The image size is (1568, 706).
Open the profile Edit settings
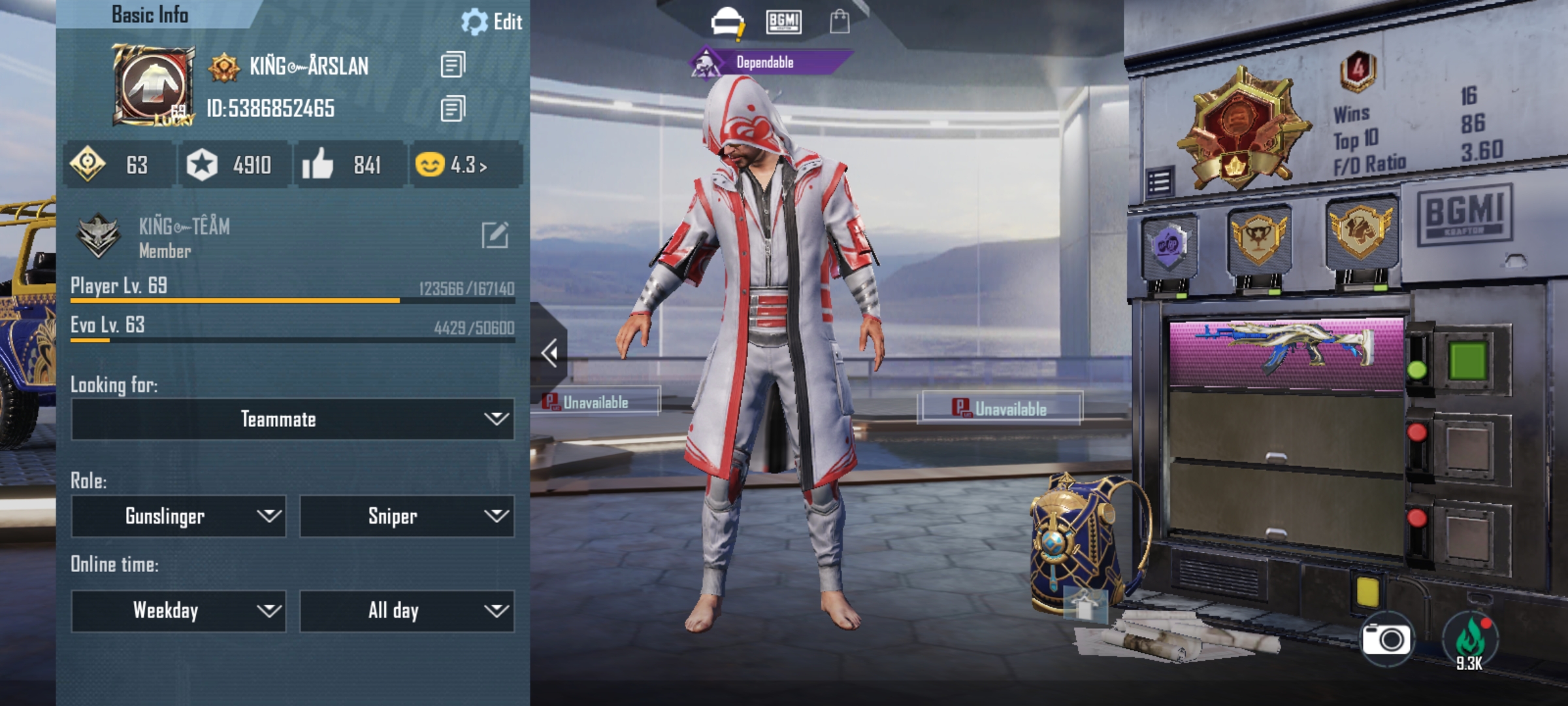tap(492, 22)
